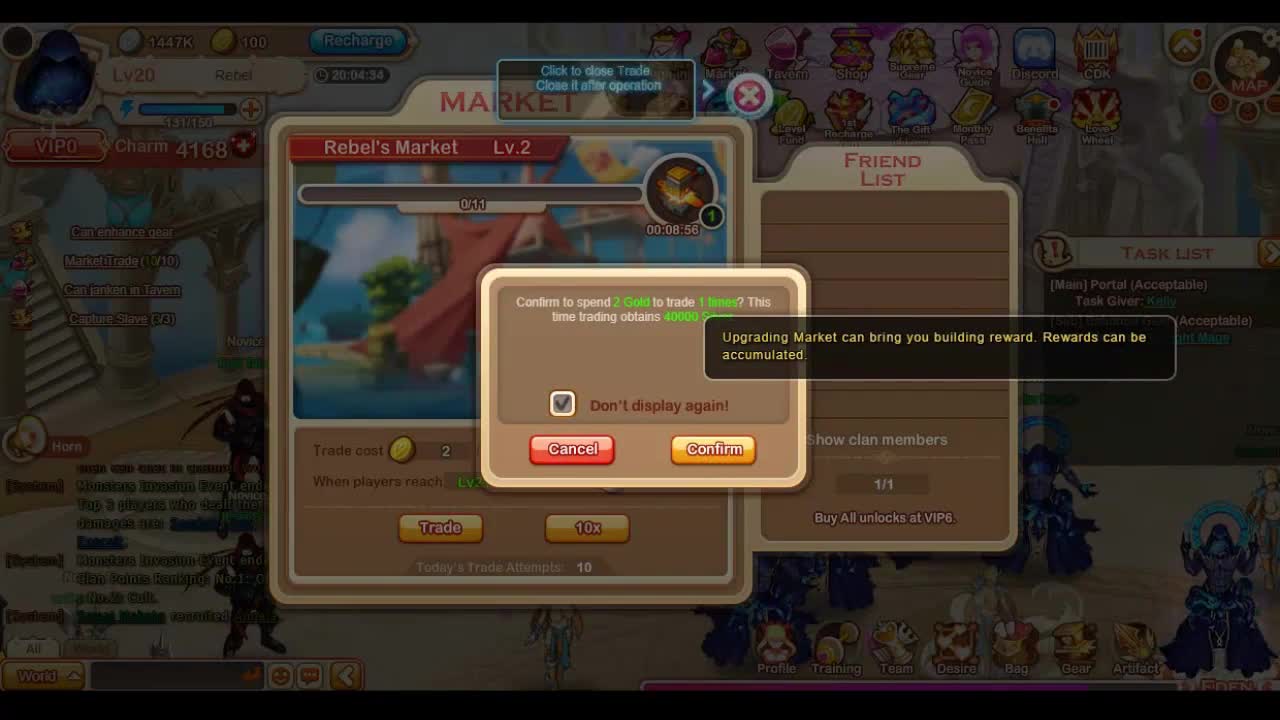Confirm spending 2 Gold to trade
Image resolution: width=1280 pixels, height=720 pixels.
pos(714,449)
